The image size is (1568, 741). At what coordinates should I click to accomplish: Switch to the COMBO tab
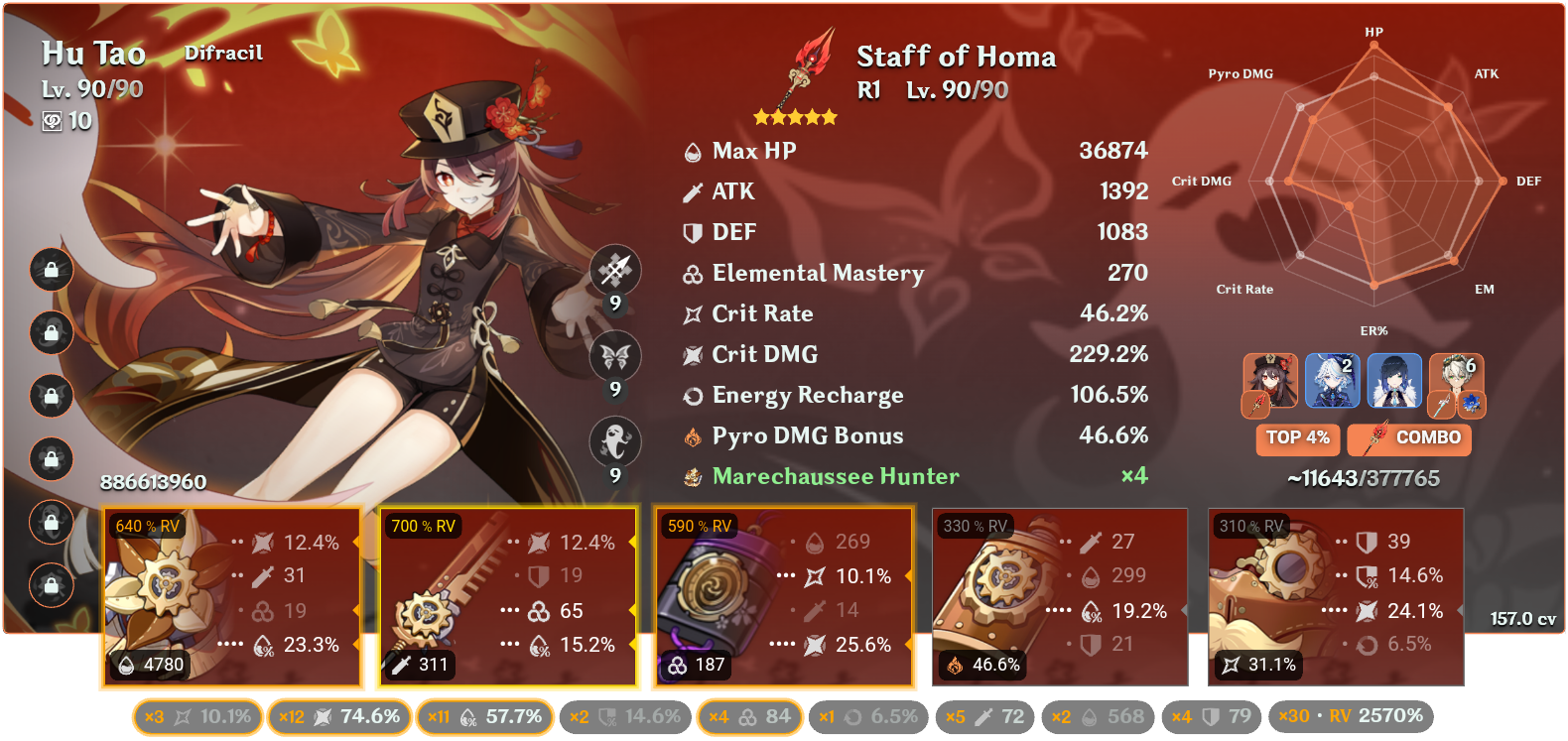[1408, 439]
